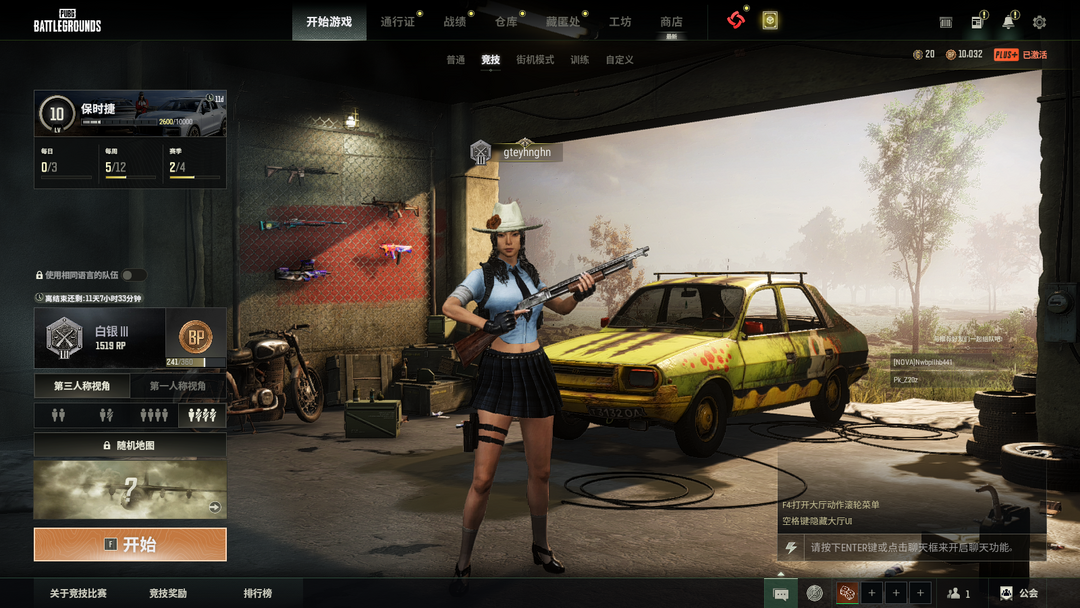Open the 仓库 inventory tab
Screen dimensions: 1080x608
(x=506, y=22)
